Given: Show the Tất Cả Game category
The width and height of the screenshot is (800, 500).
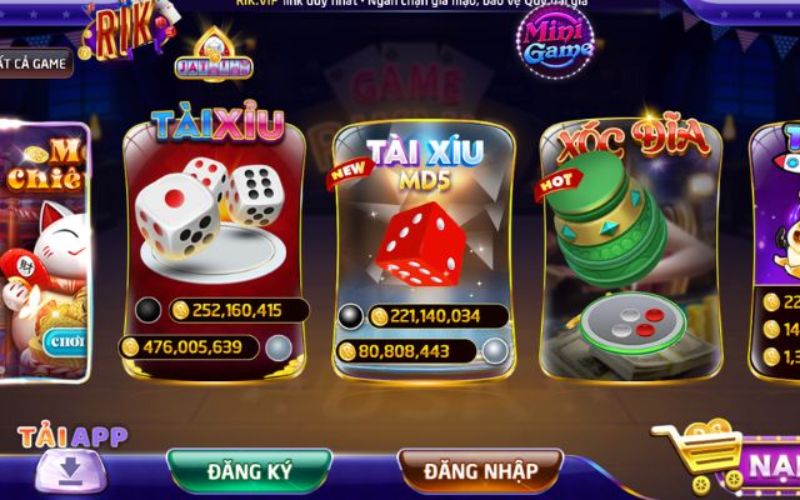Looking at the screenshot, I should pyautogui.click(x=35, y=63).
